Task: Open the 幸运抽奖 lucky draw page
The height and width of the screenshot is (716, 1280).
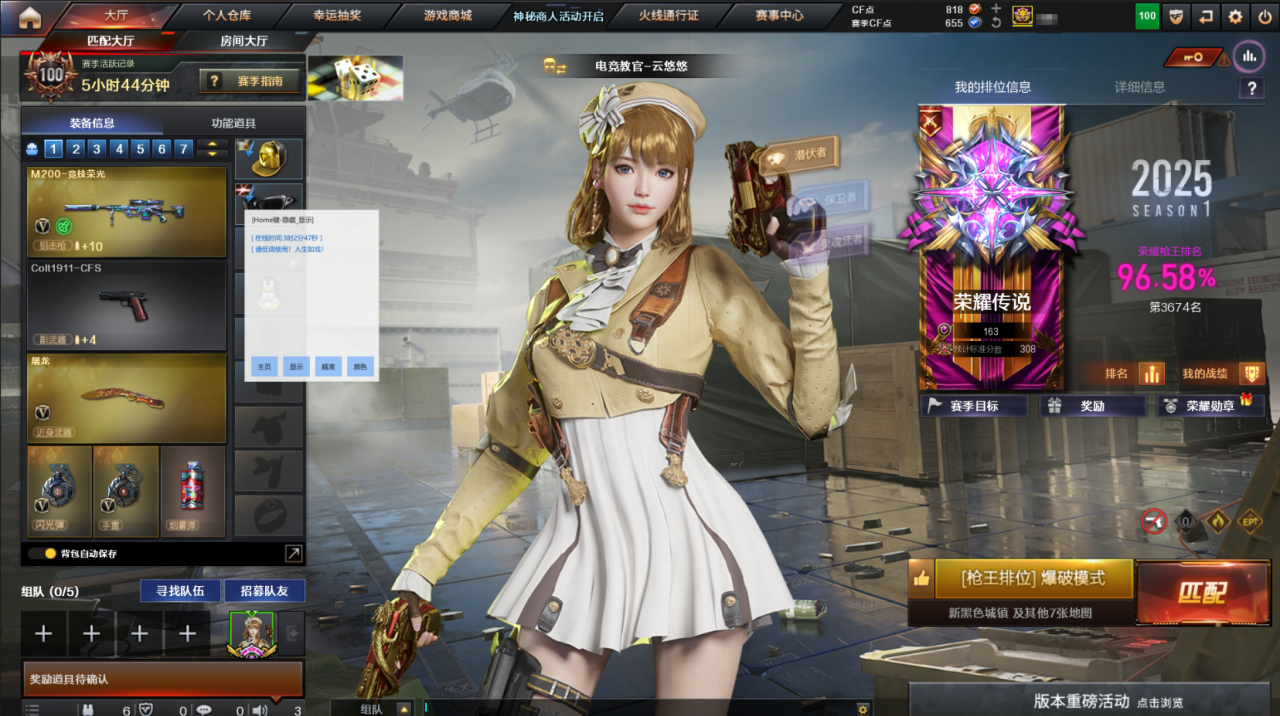Action: tap(337, 16)
